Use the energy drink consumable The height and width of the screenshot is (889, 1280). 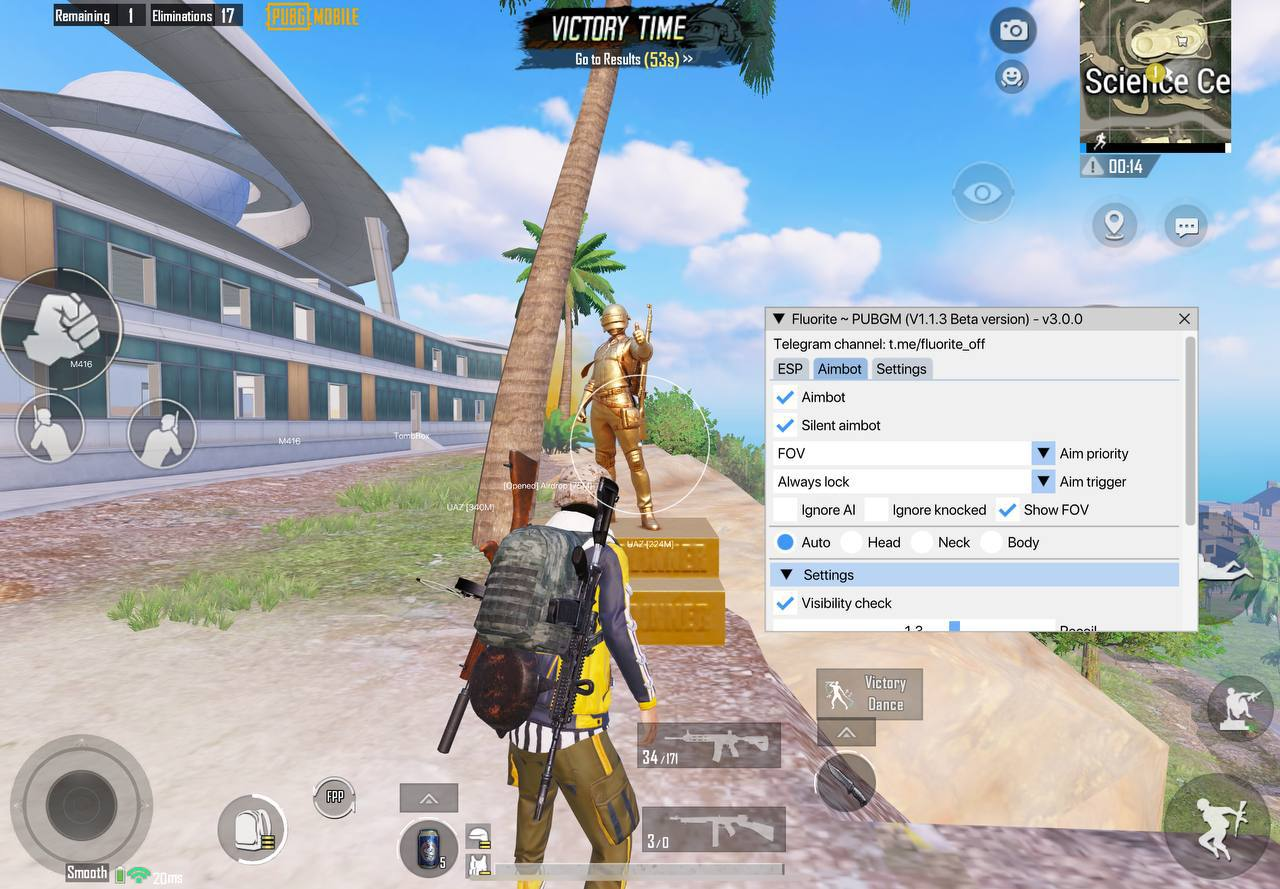[428, 848]
